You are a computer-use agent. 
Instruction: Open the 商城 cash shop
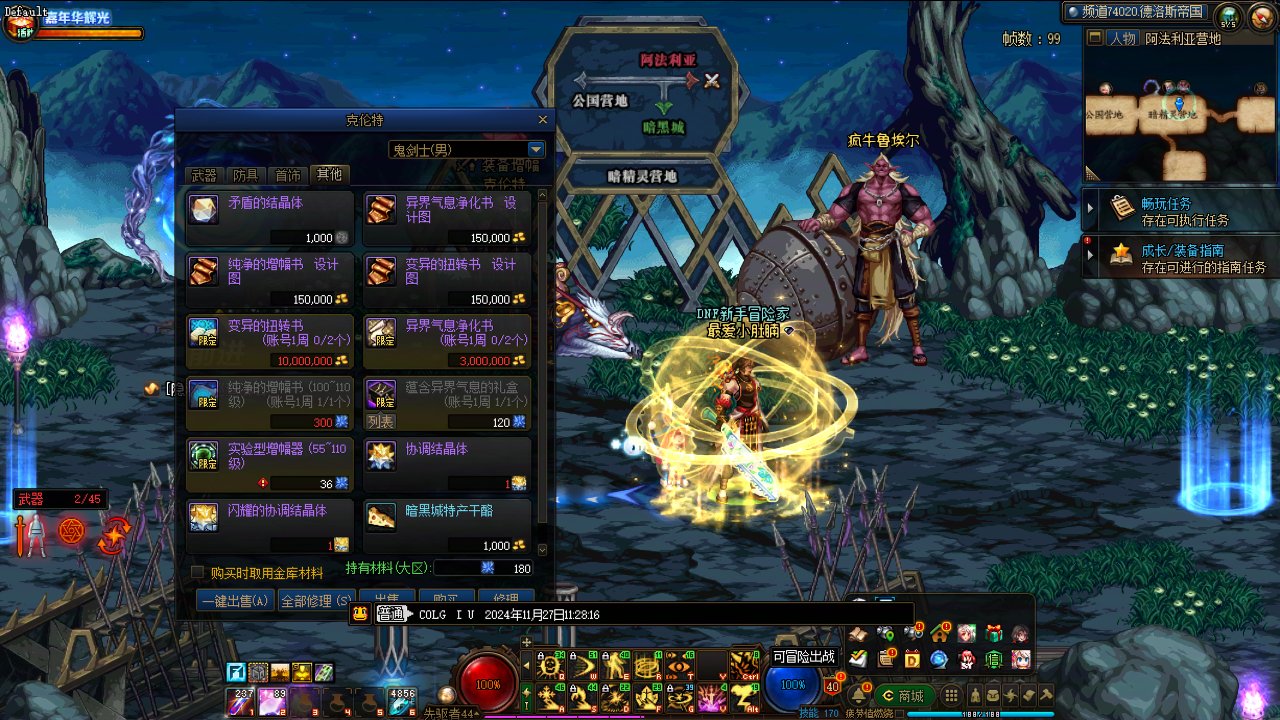pos(902,696)
